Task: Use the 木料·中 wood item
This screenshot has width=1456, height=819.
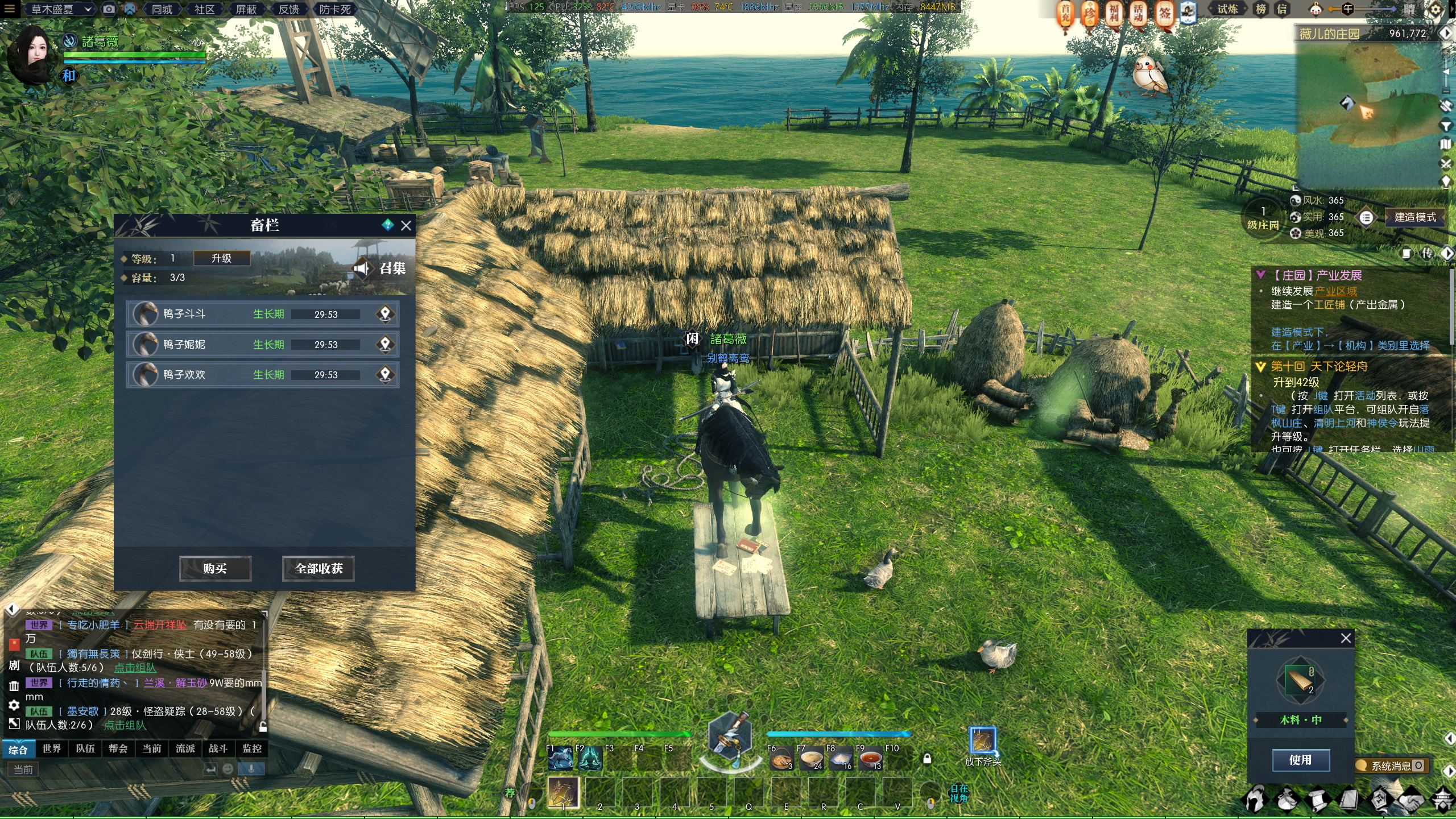Action: (x=1300, y=760)
